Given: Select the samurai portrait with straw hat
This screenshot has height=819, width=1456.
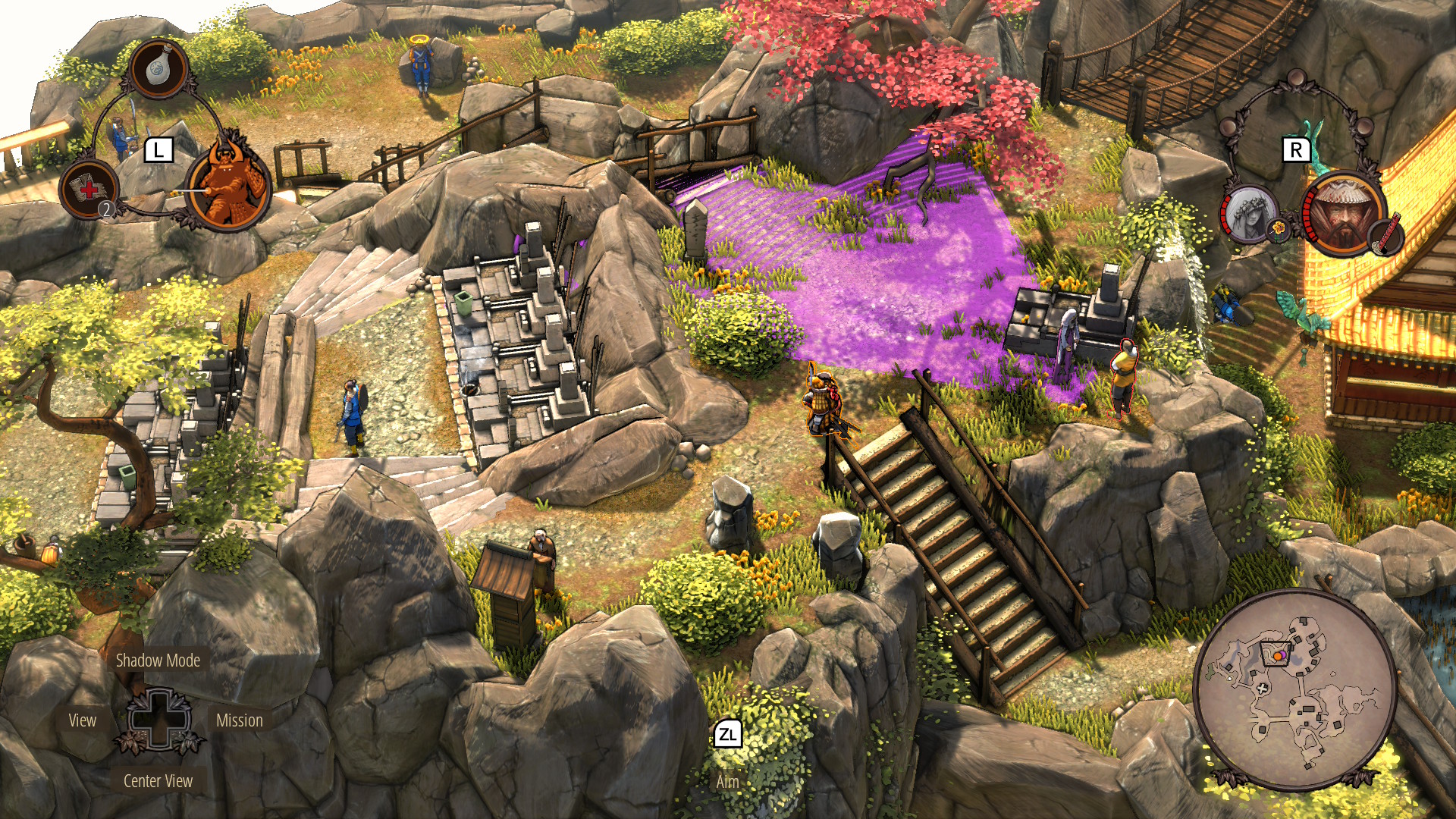Looking at the screenshot, I should pos(1343,213).
